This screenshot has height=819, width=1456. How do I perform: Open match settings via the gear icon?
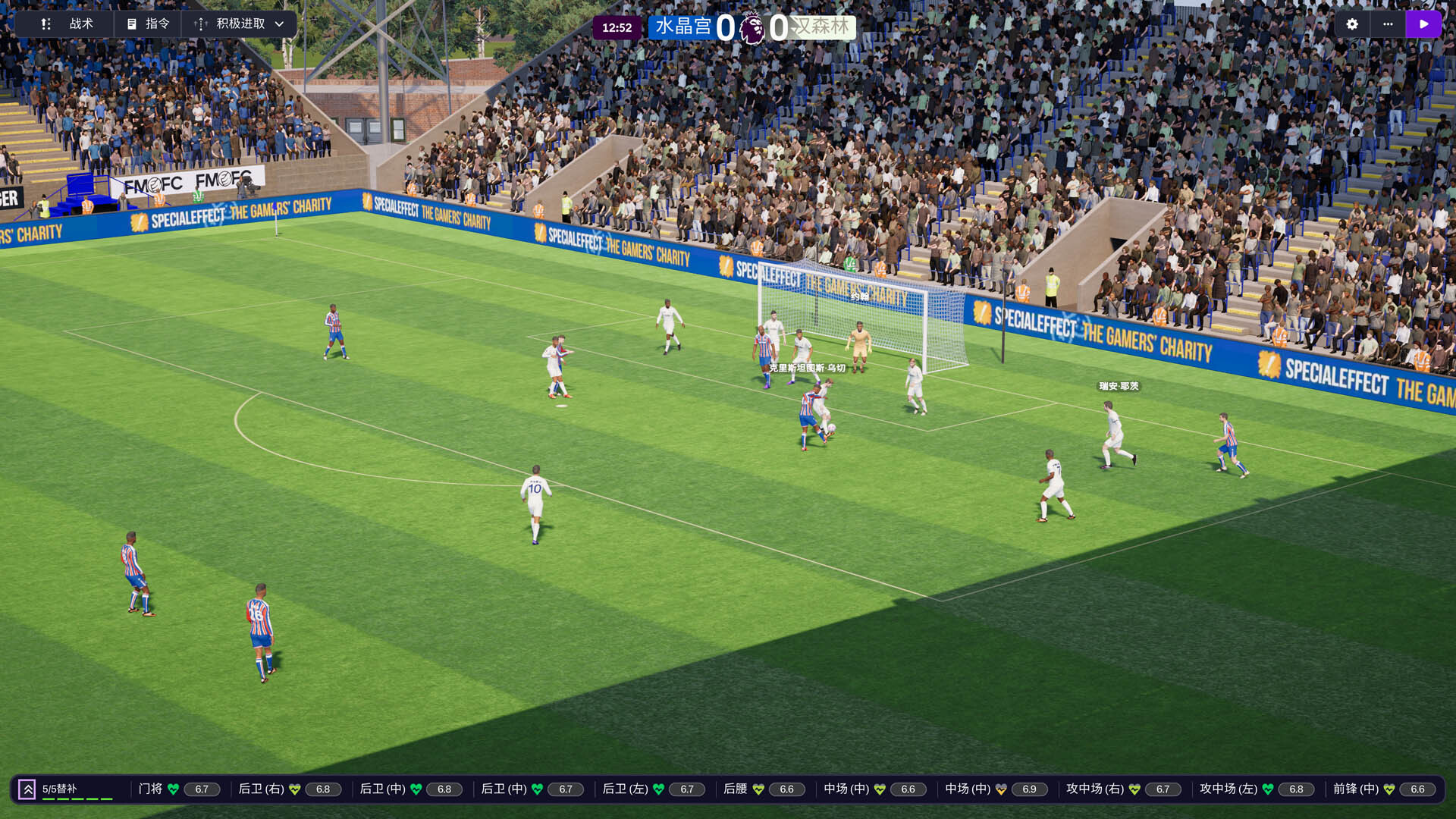point(1351,24)
